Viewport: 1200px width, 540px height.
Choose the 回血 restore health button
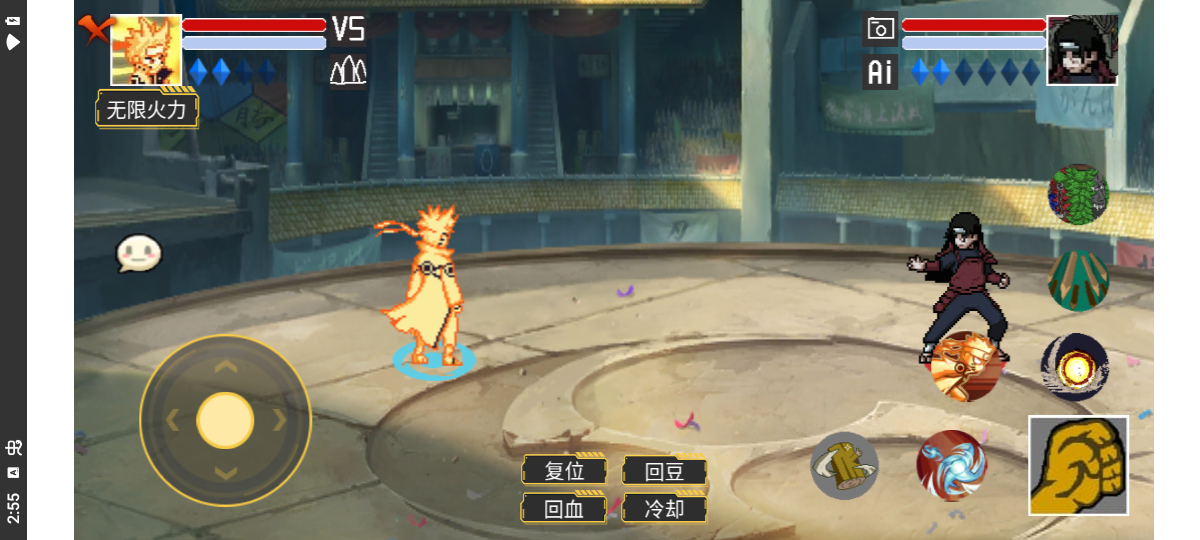point(564,508)
